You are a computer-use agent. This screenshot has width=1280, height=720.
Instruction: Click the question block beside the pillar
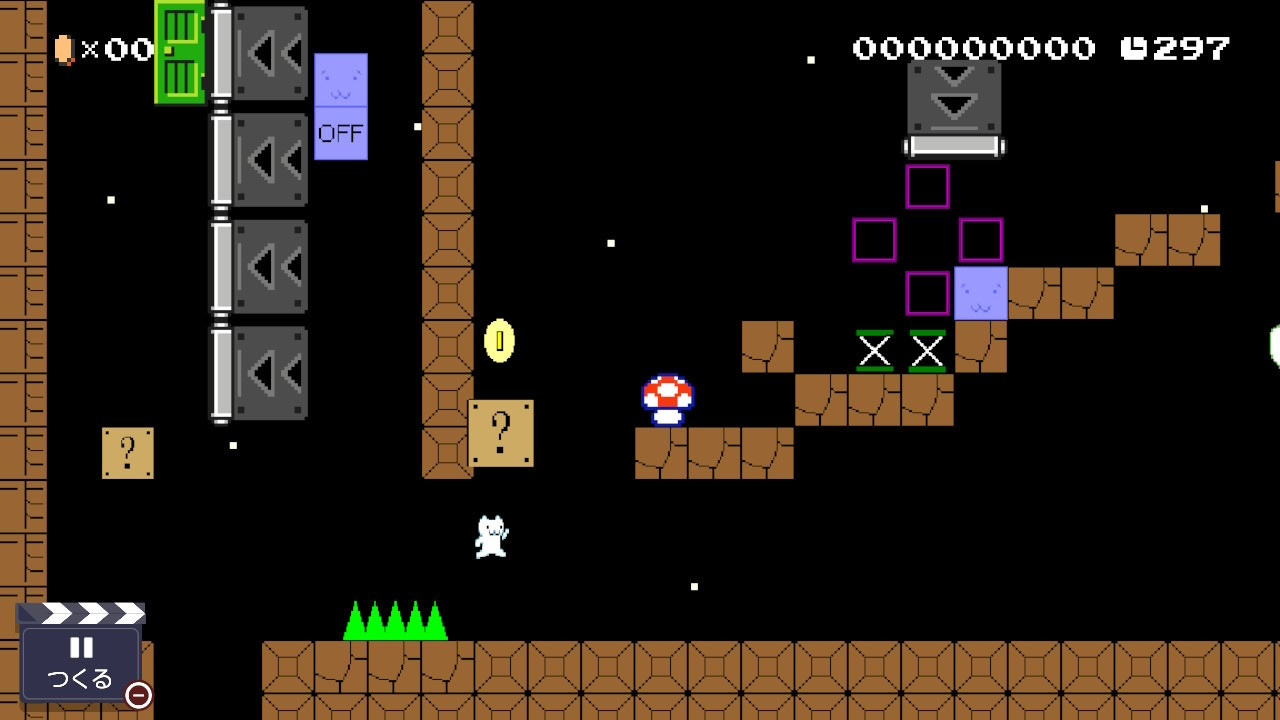click(x=500, y=434)
